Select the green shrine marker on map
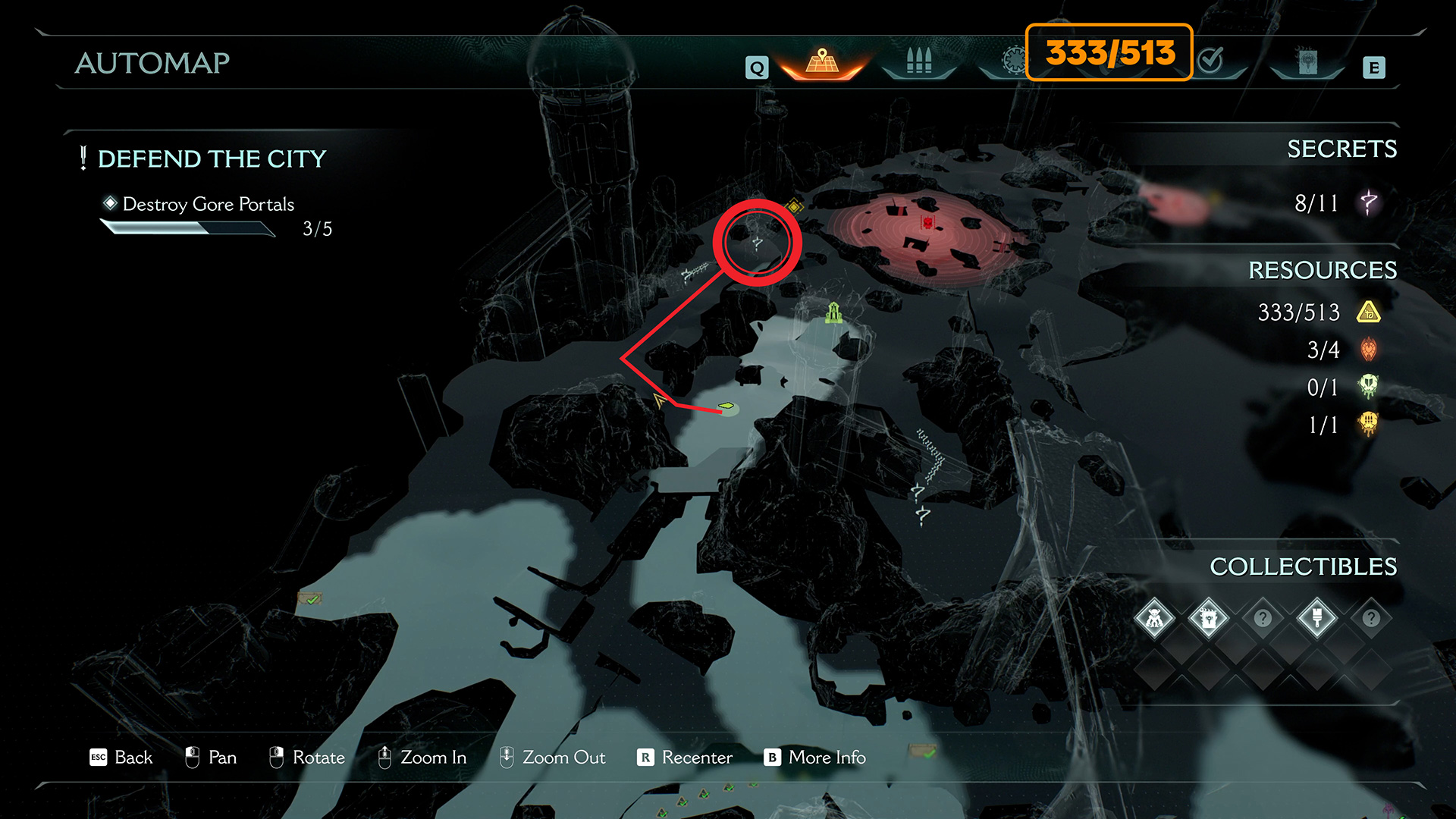The width and height of the screenshot is (1456, 819). pyautogui.click(x=834, y=312)
